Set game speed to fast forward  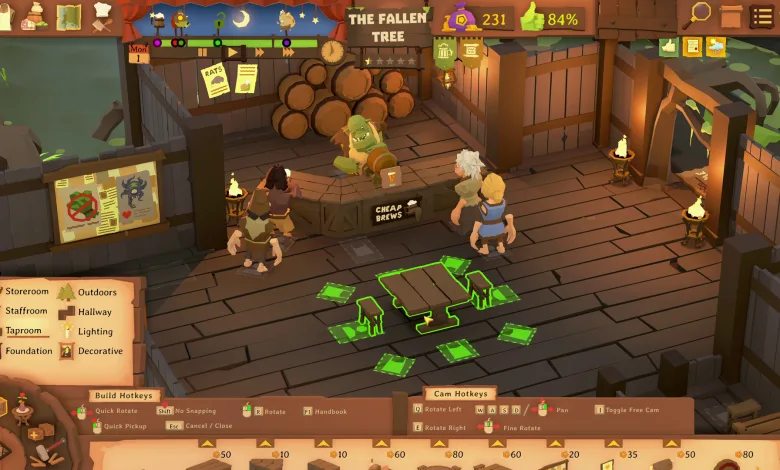pos(260,52)
